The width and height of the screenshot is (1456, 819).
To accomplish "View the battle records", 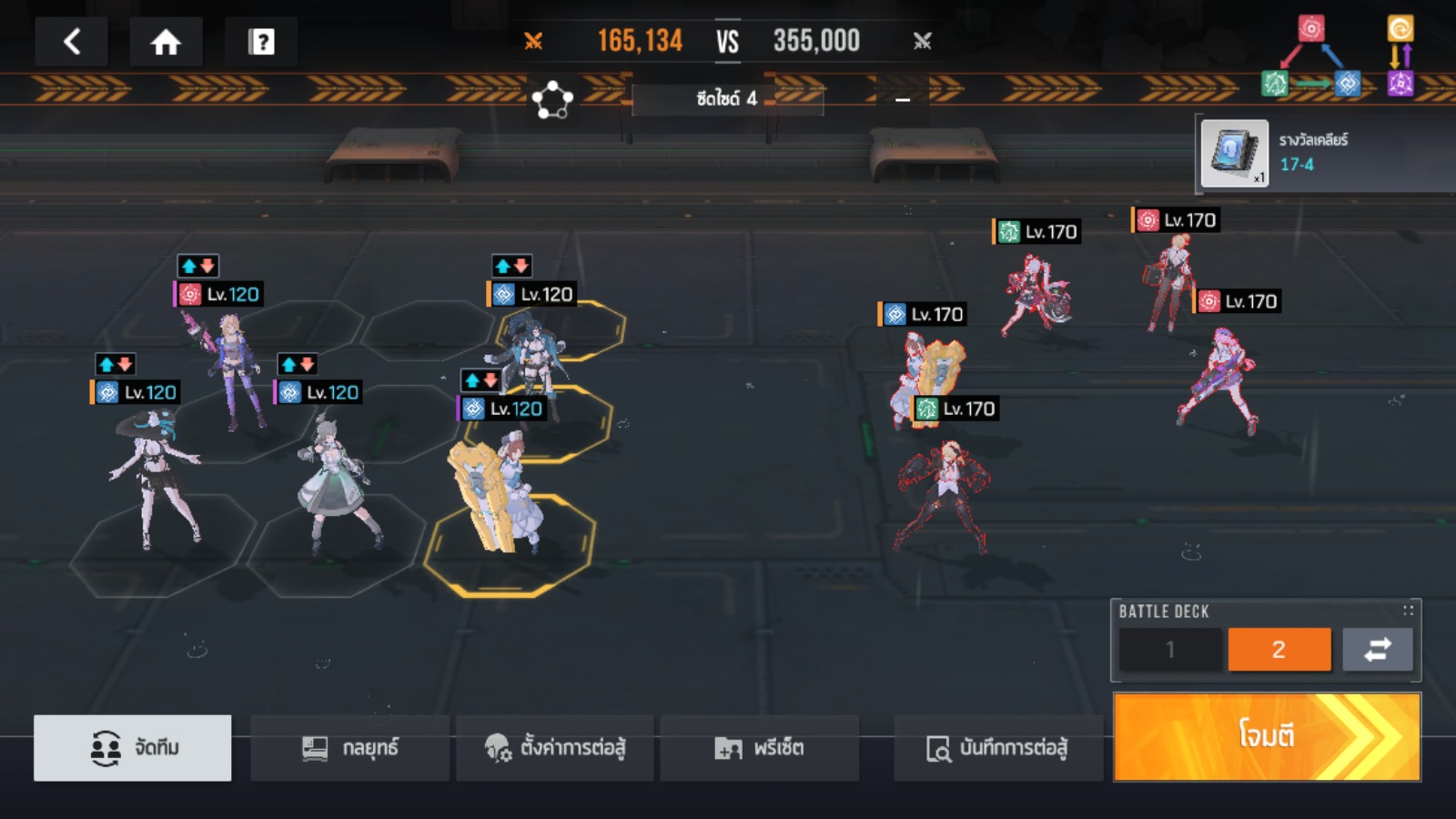I will click(997, 748).
